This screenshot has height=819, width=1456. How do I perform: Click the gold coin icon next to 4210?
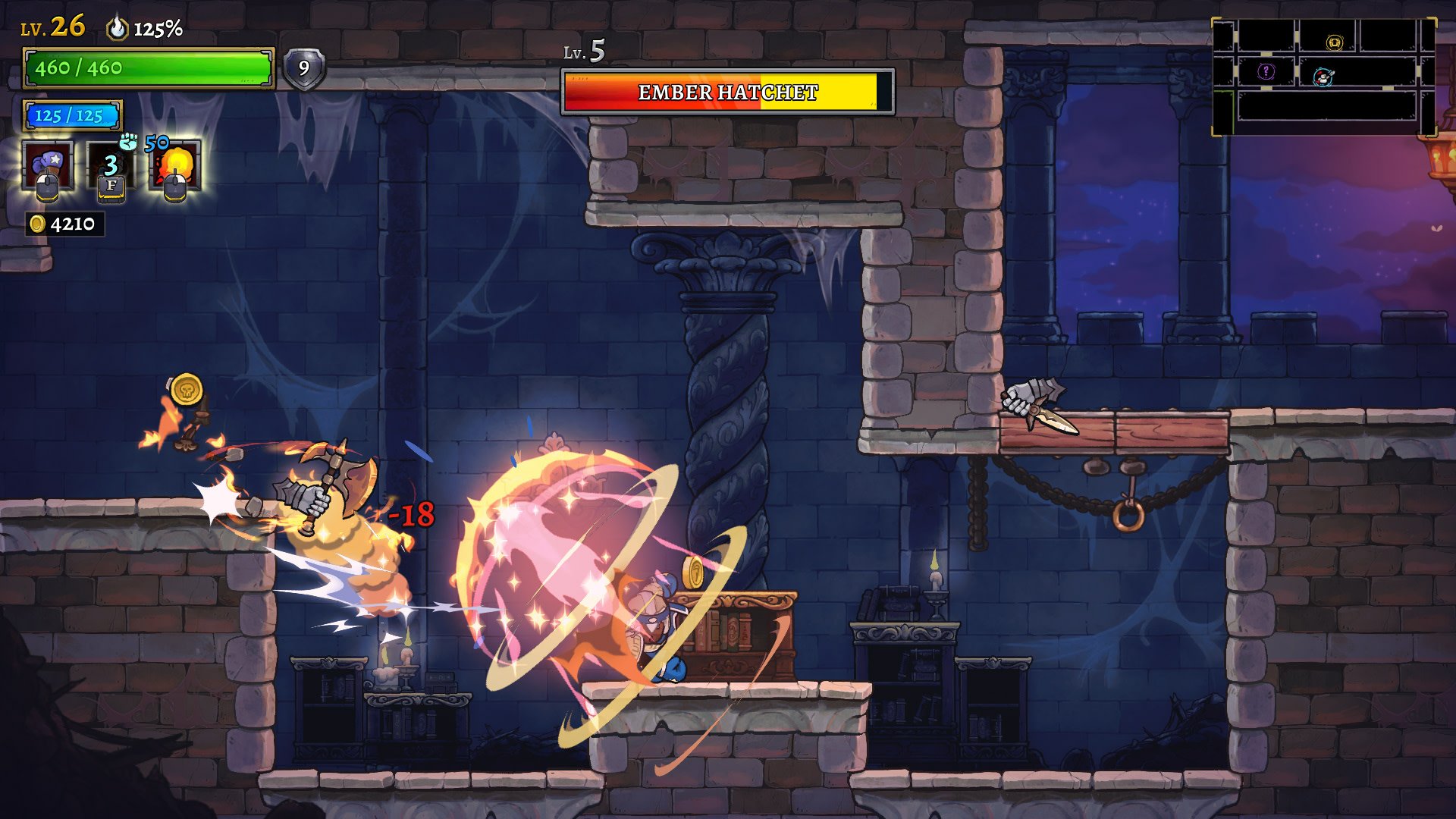point(37,224)
